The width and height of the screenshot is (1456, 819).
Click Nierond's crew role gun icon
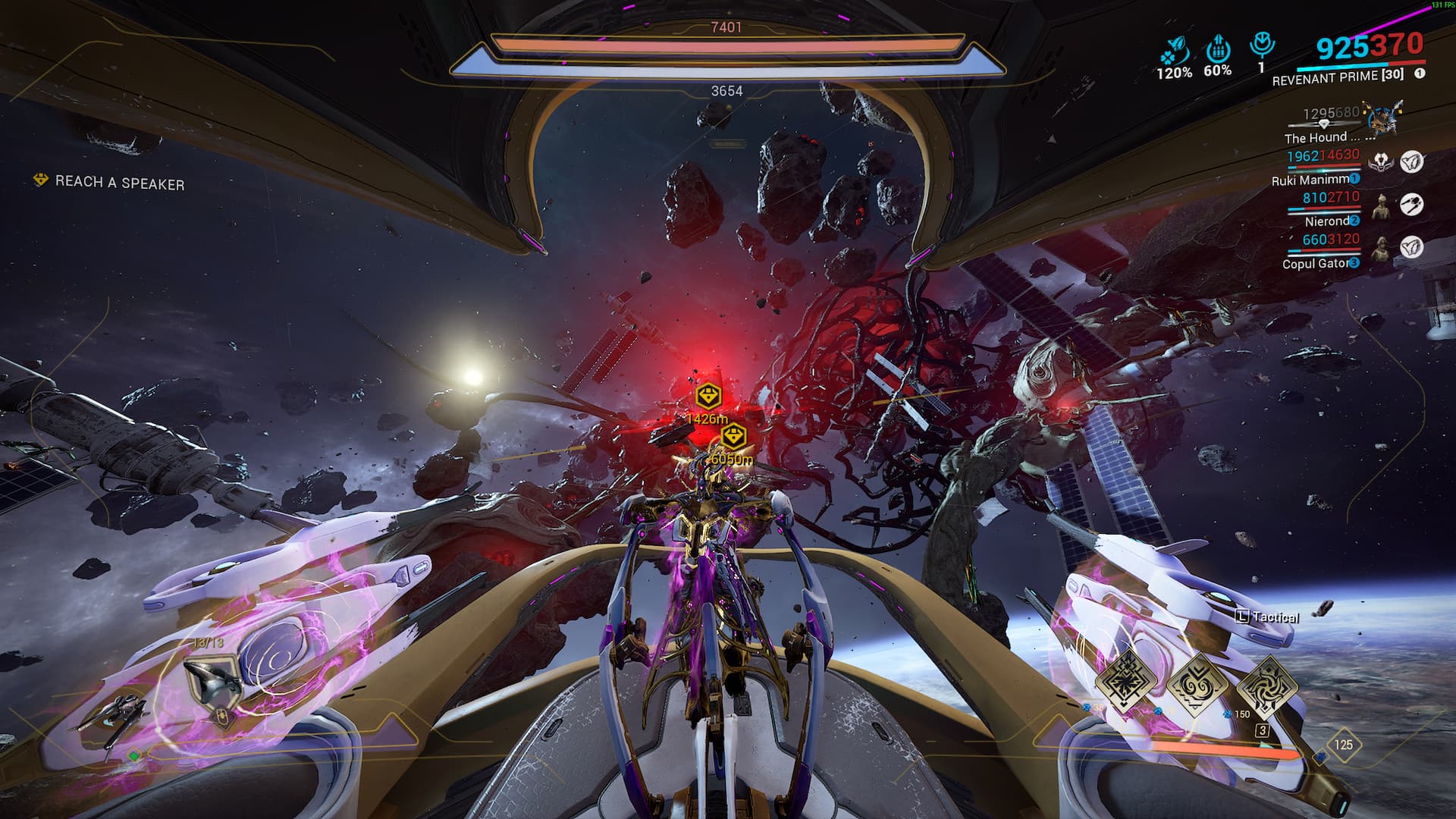click(1410, 205)
